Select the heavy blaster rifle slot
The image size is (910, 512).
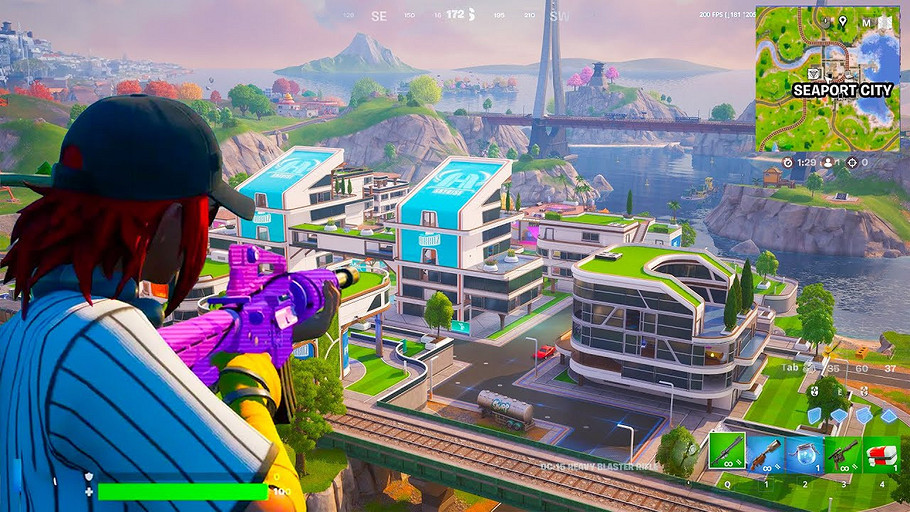tap(727, 452)
